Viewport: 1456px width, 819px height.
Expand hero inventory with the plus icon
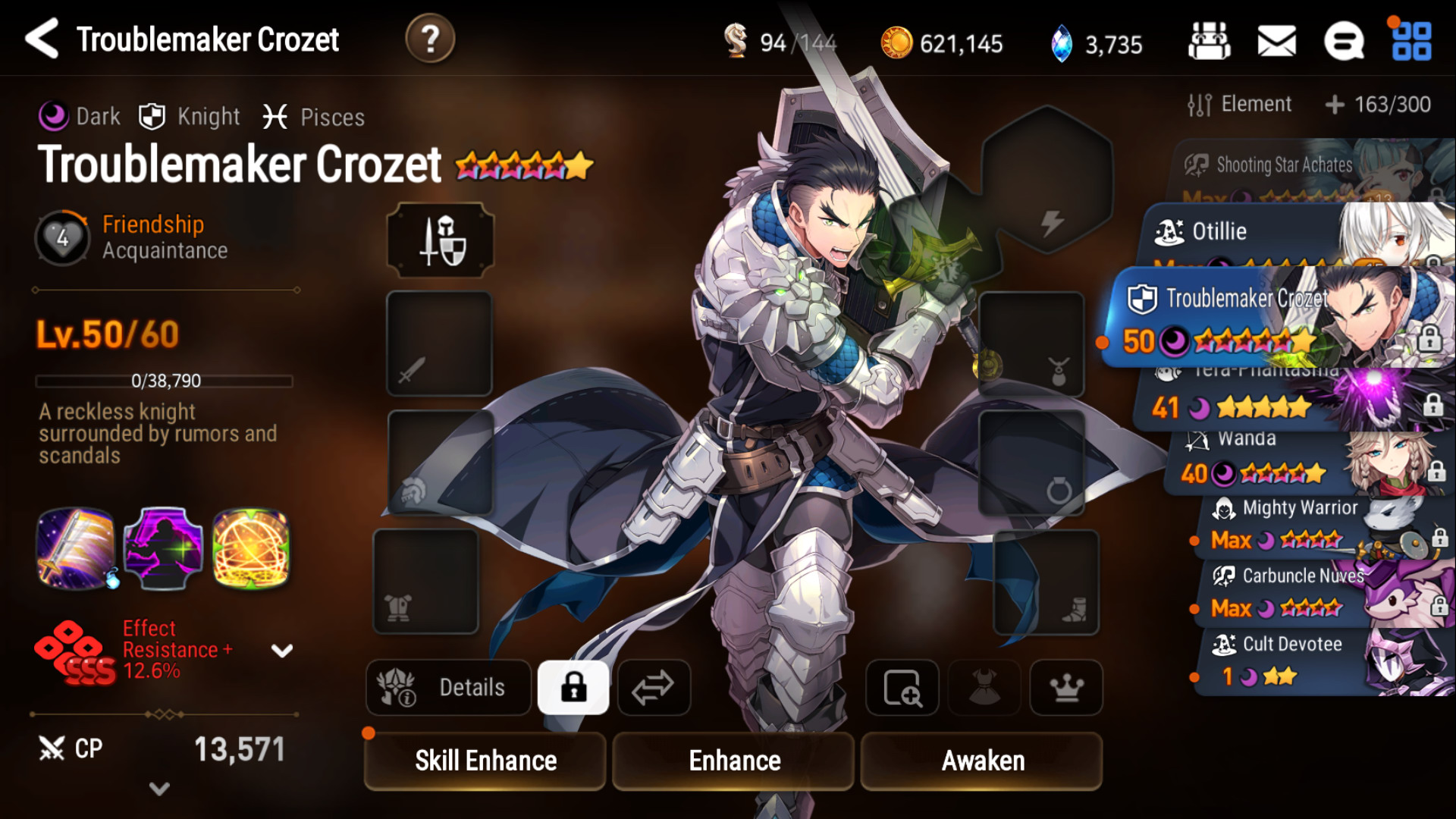tap(1335, 105)
